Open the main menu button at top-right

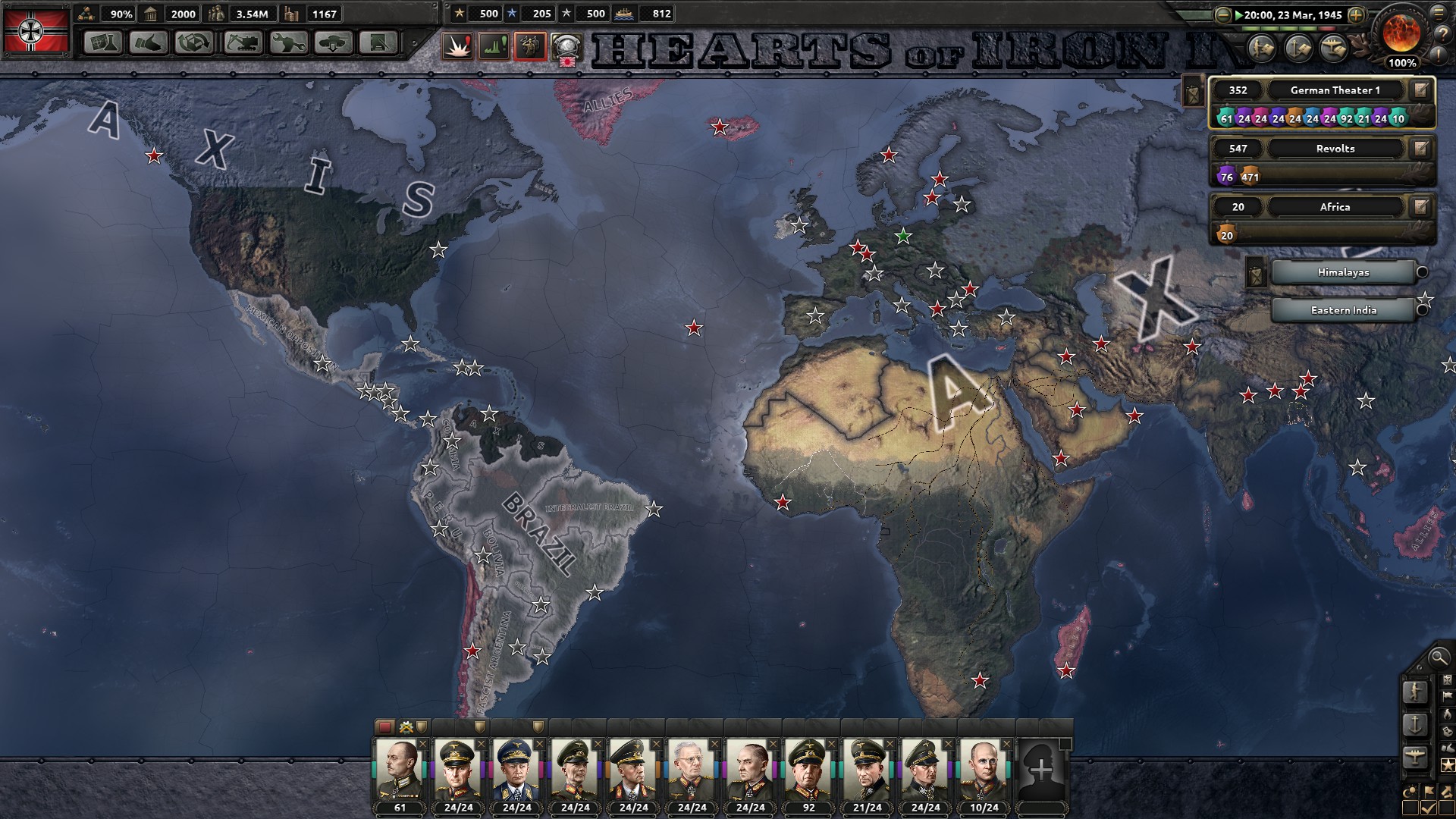coord(1440,13)
